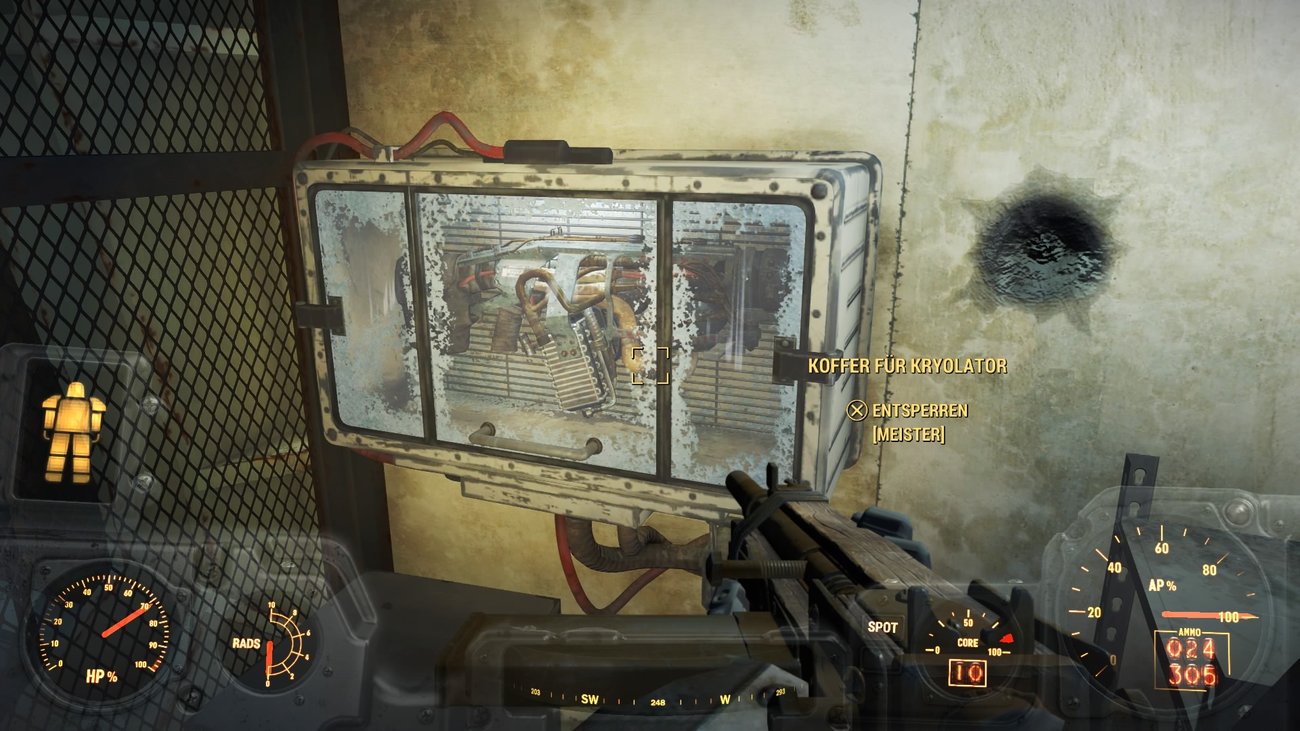Screen dimensions: 1300x731
Task: Click the targeting reticle brackets
Action: click(650, 366)
